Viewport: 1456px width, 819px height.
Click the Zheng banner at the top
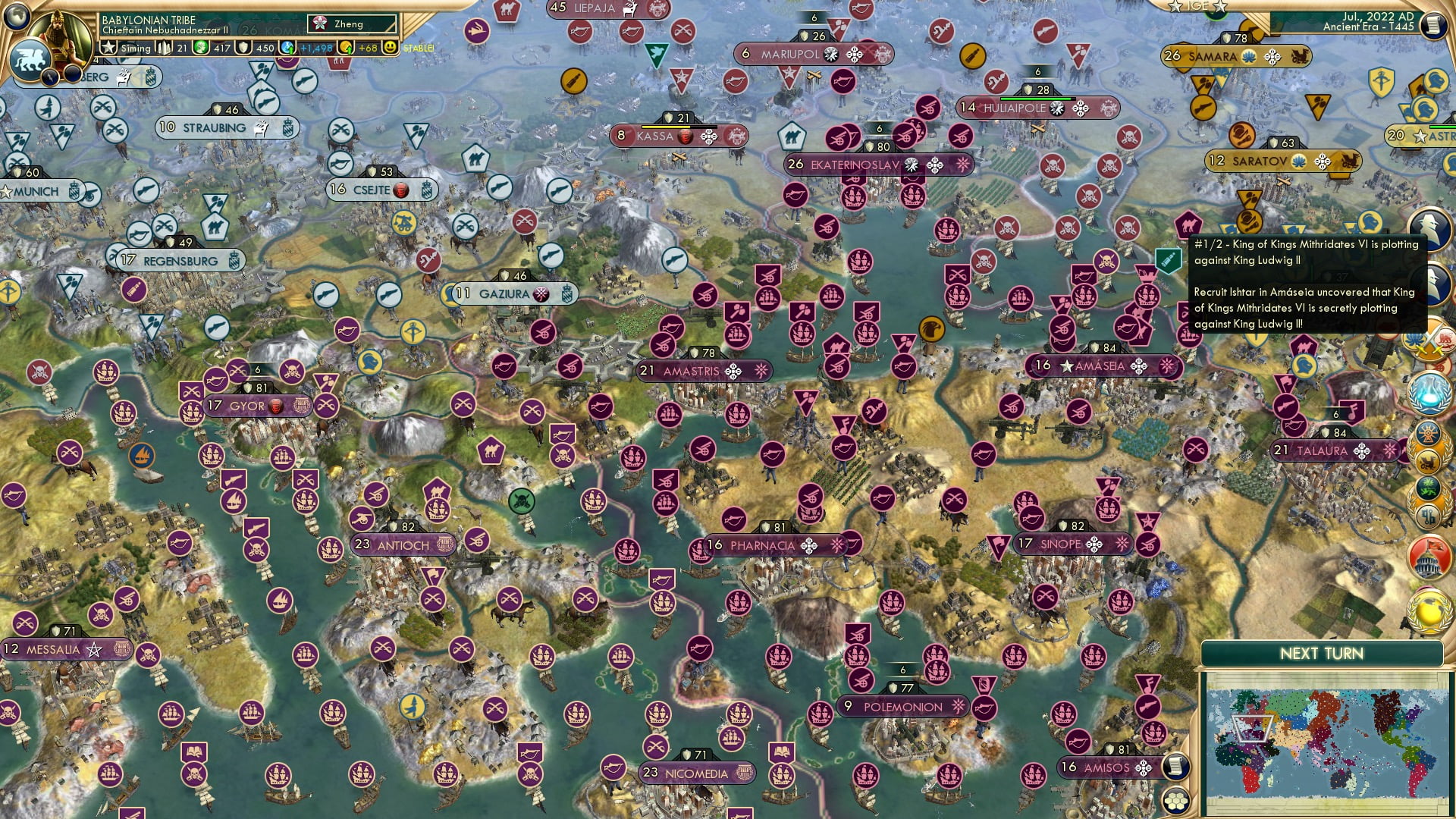click(x=343, y=24)
